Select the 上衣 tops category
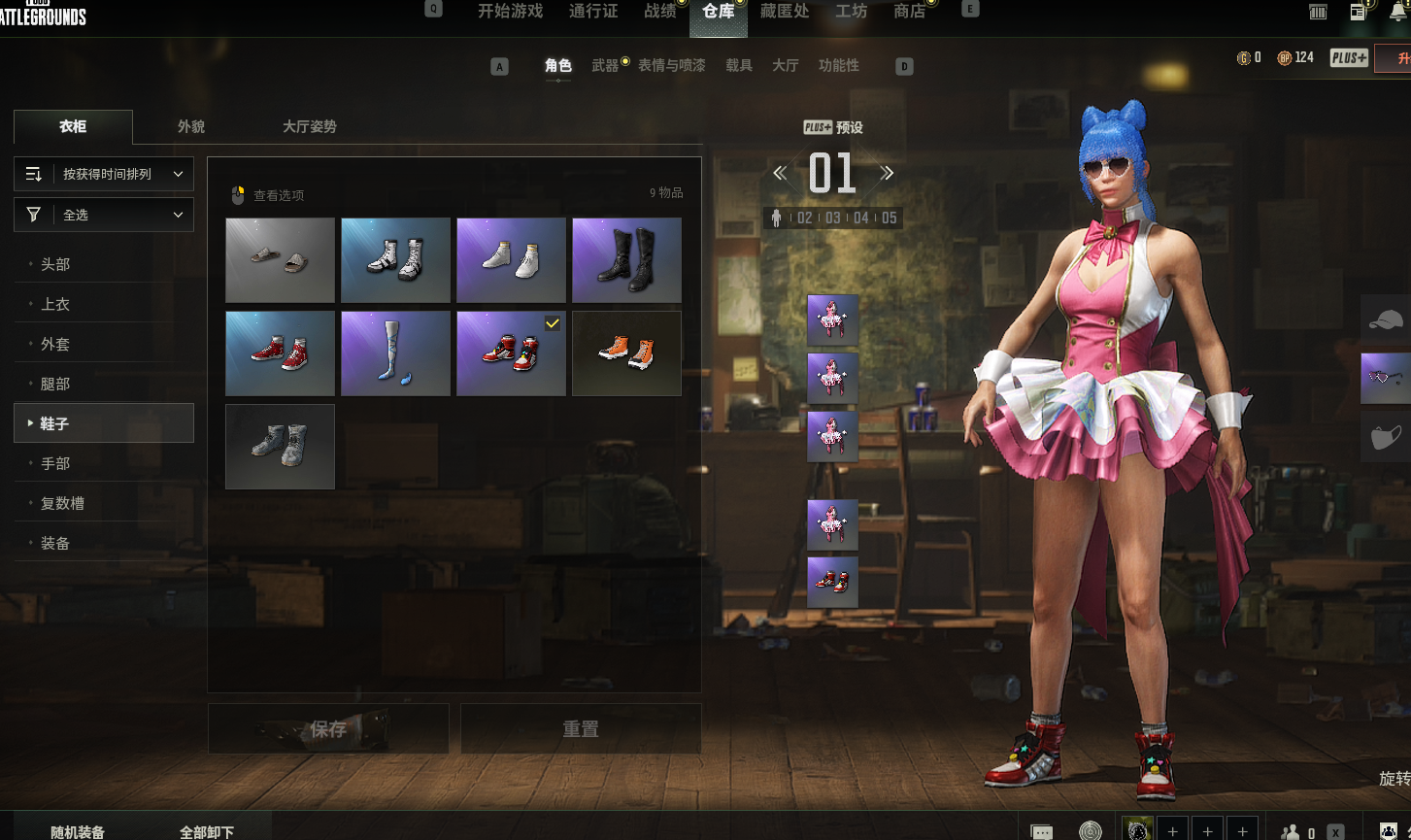This screenshot has height=840, width=1411. coord(55,304)
